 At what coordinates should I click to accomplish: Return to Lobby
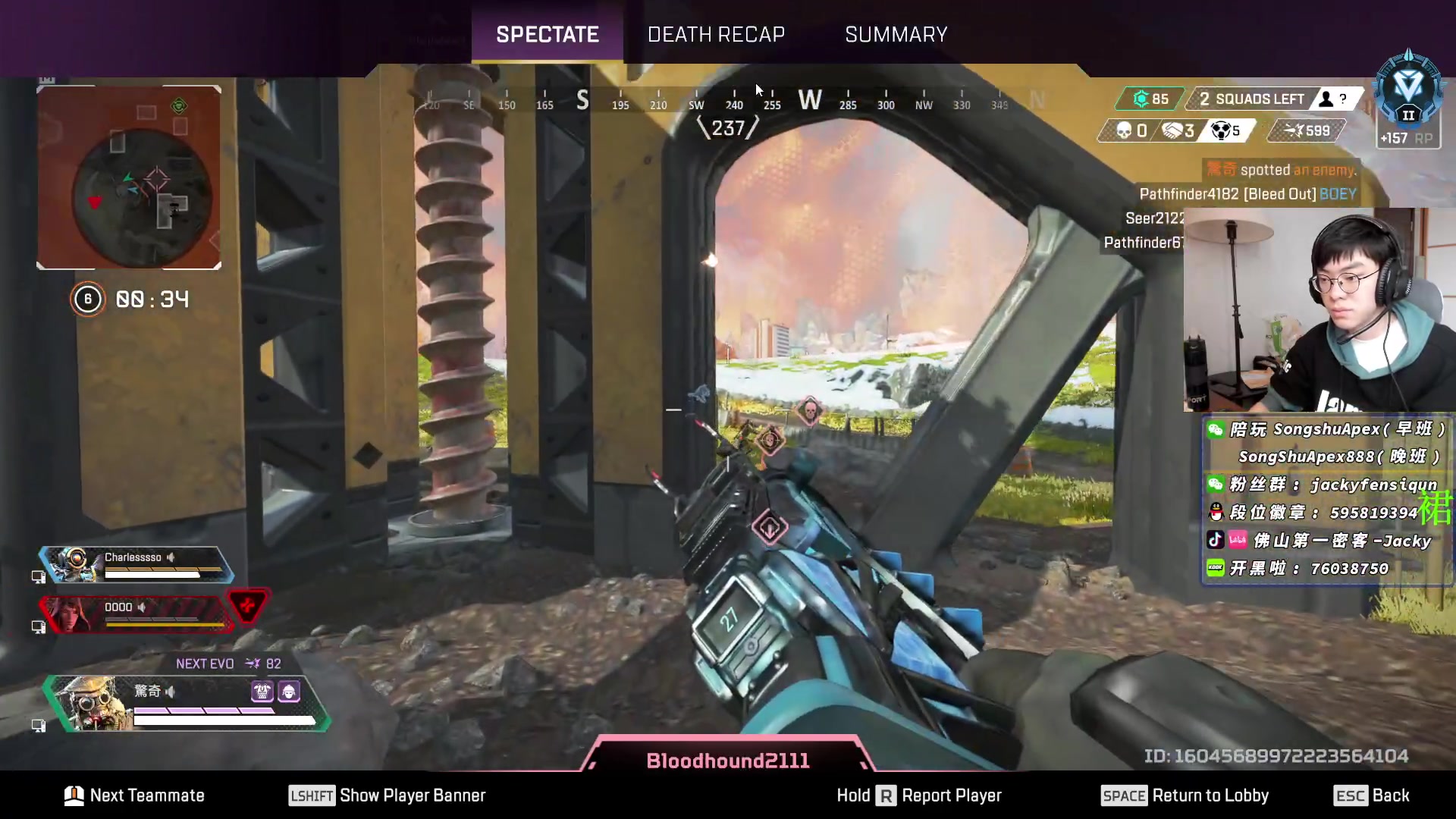[x=1185, y=795]
